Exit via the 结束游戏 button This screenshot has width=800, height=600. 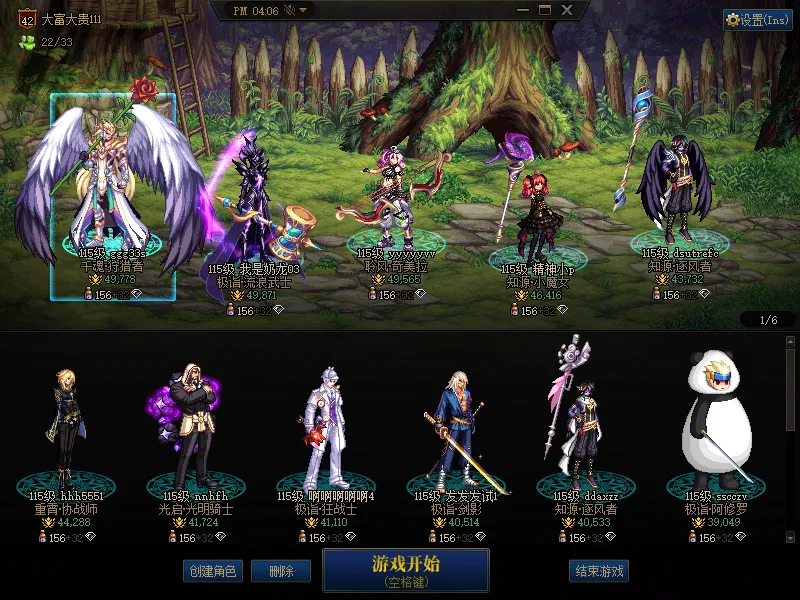click(599, 571)
